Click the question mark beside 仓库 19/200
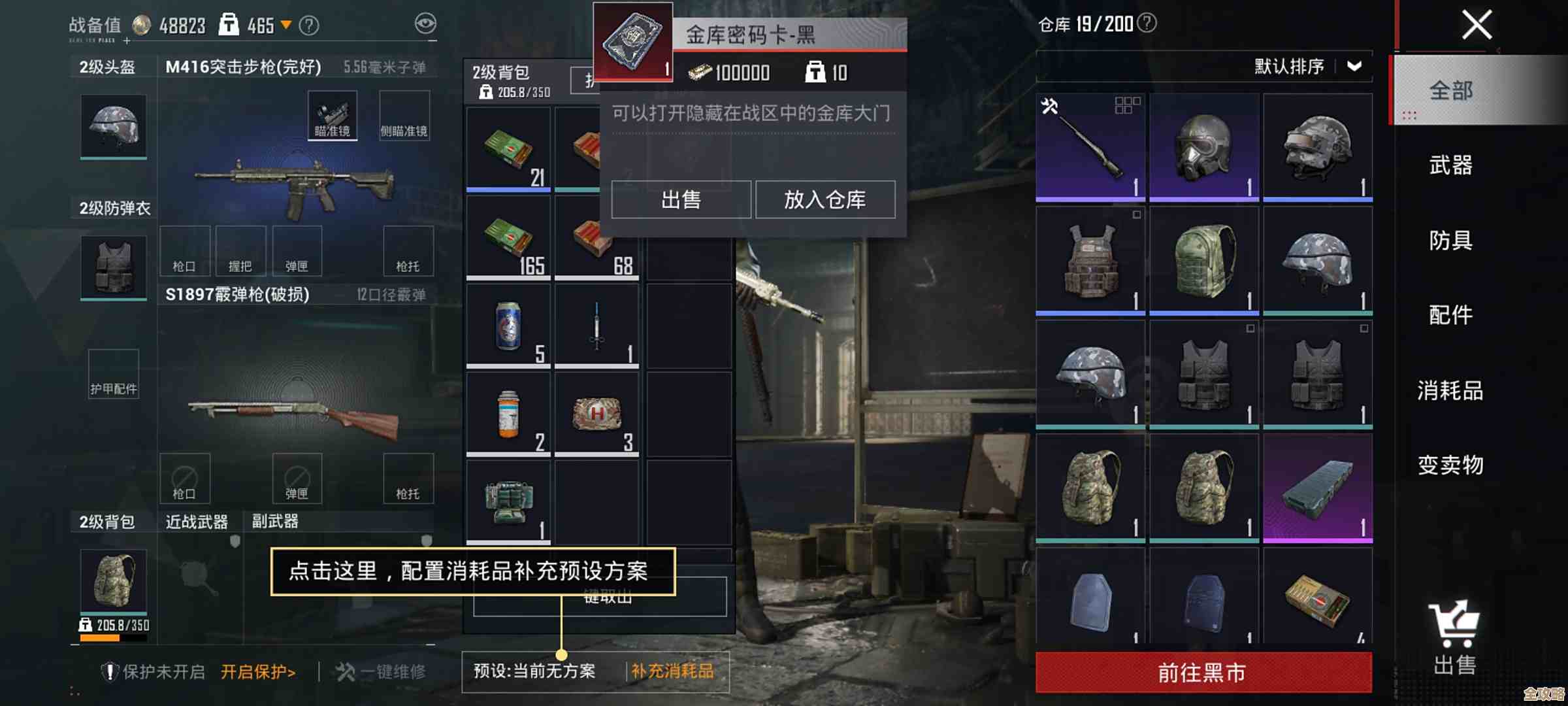The height and width of the screenshot is (706, 1568). pos(1145,25)
